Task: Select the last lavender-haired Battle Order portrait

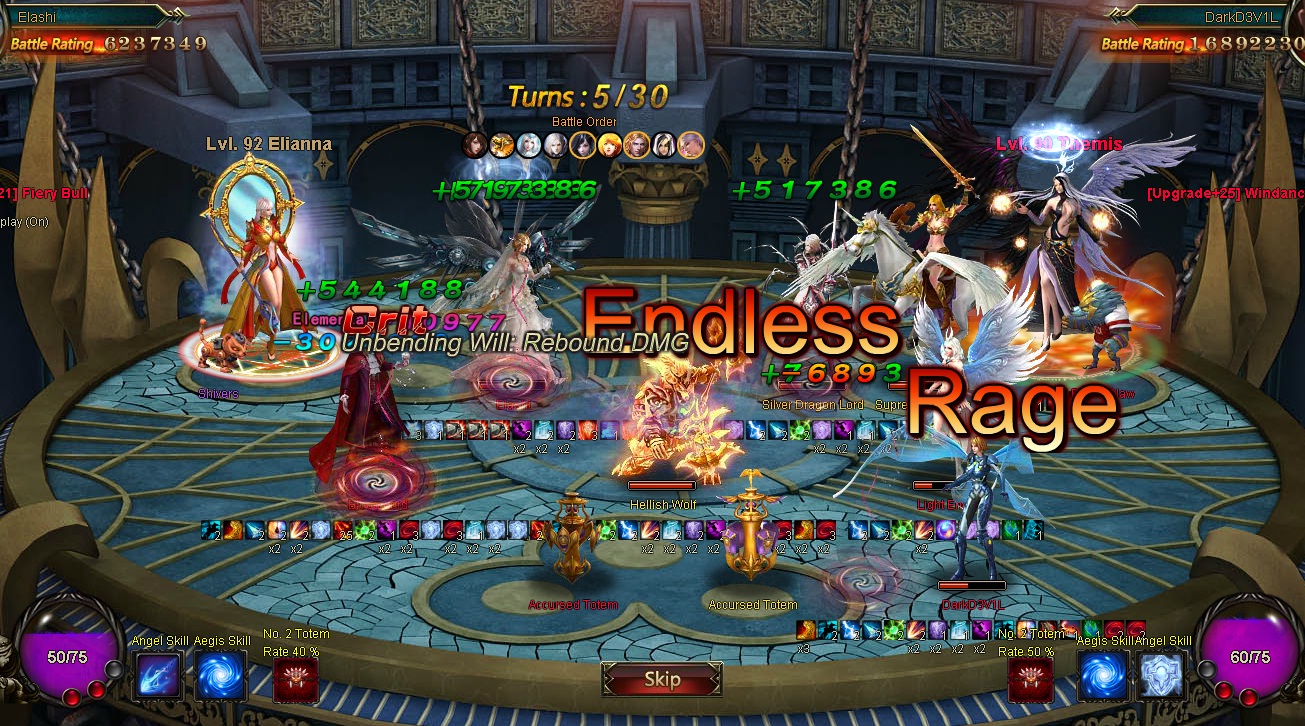Action: click(691, 146)
